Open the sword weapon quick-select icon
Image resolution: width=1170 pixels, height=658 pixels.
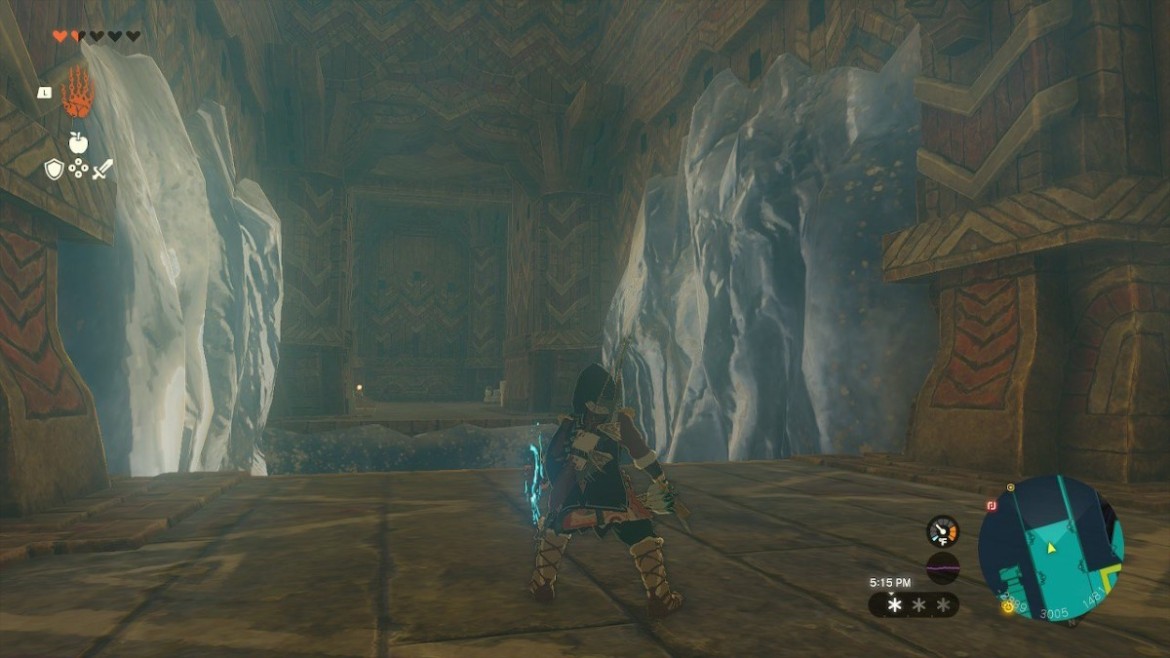102,170
